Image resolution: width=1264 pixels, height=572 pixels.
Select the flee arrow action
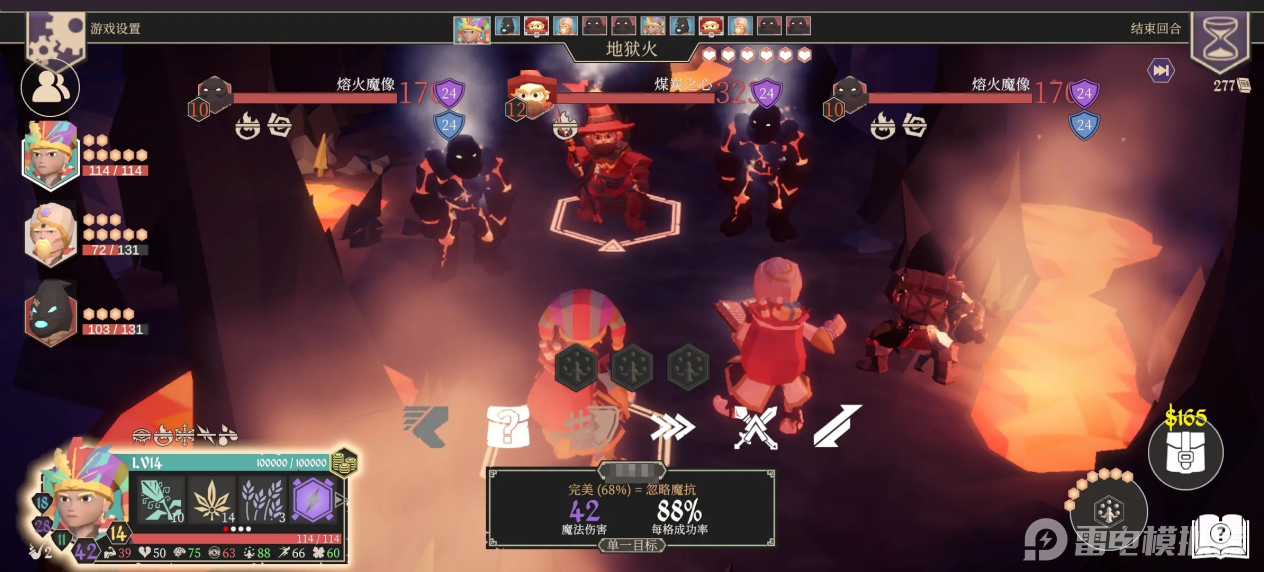pyautogui.click(x=426, y=427)
